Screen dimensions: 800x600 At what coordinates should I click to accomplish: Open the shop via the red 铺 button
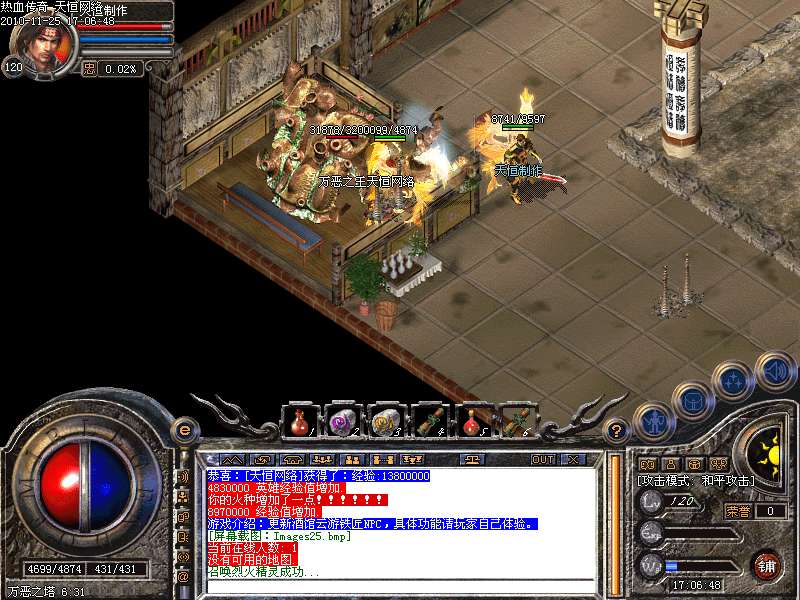(x=767, y=565)
